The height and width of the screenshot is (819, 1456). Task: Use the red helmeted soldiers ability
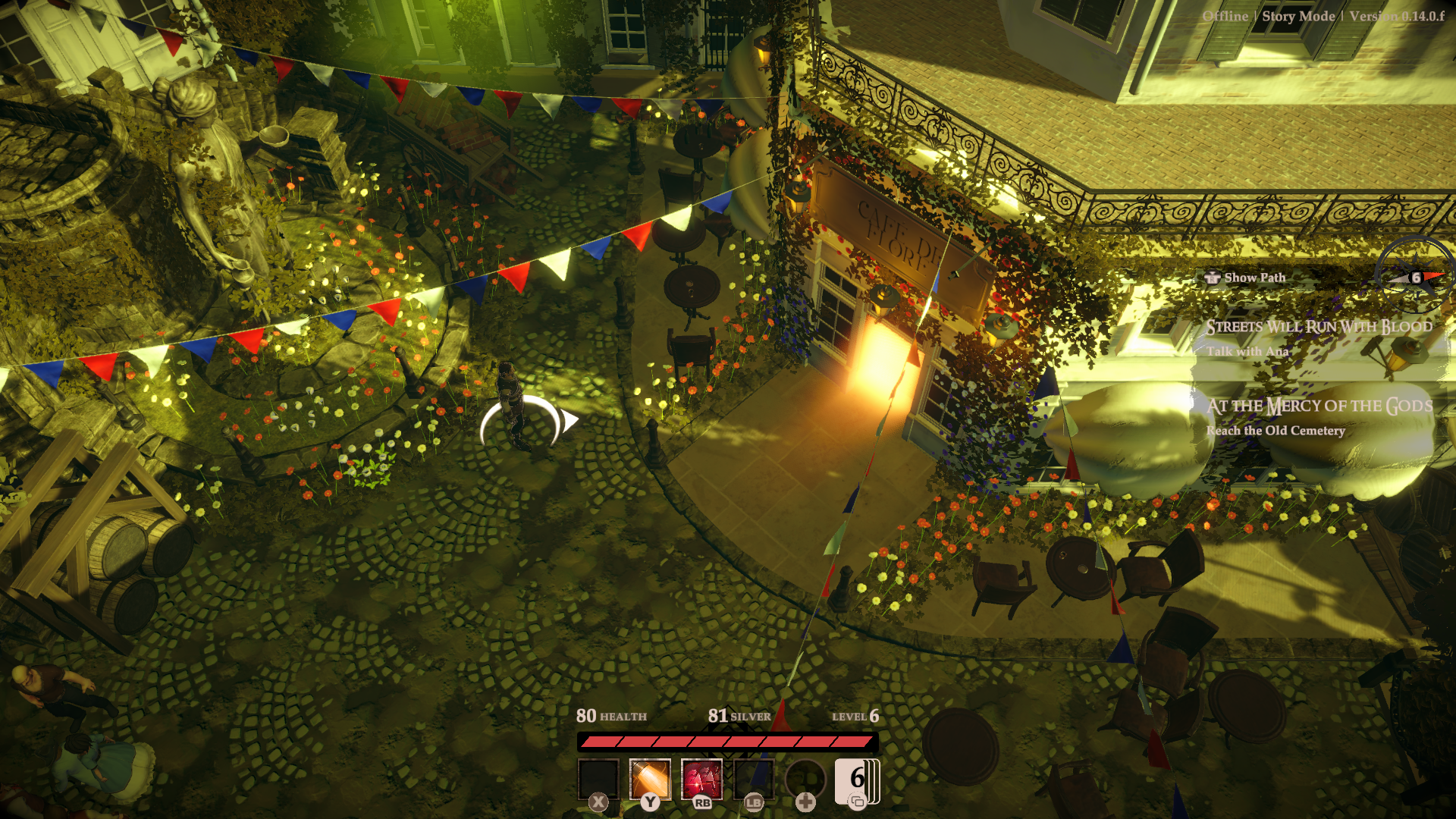click(x=701, y=779)
